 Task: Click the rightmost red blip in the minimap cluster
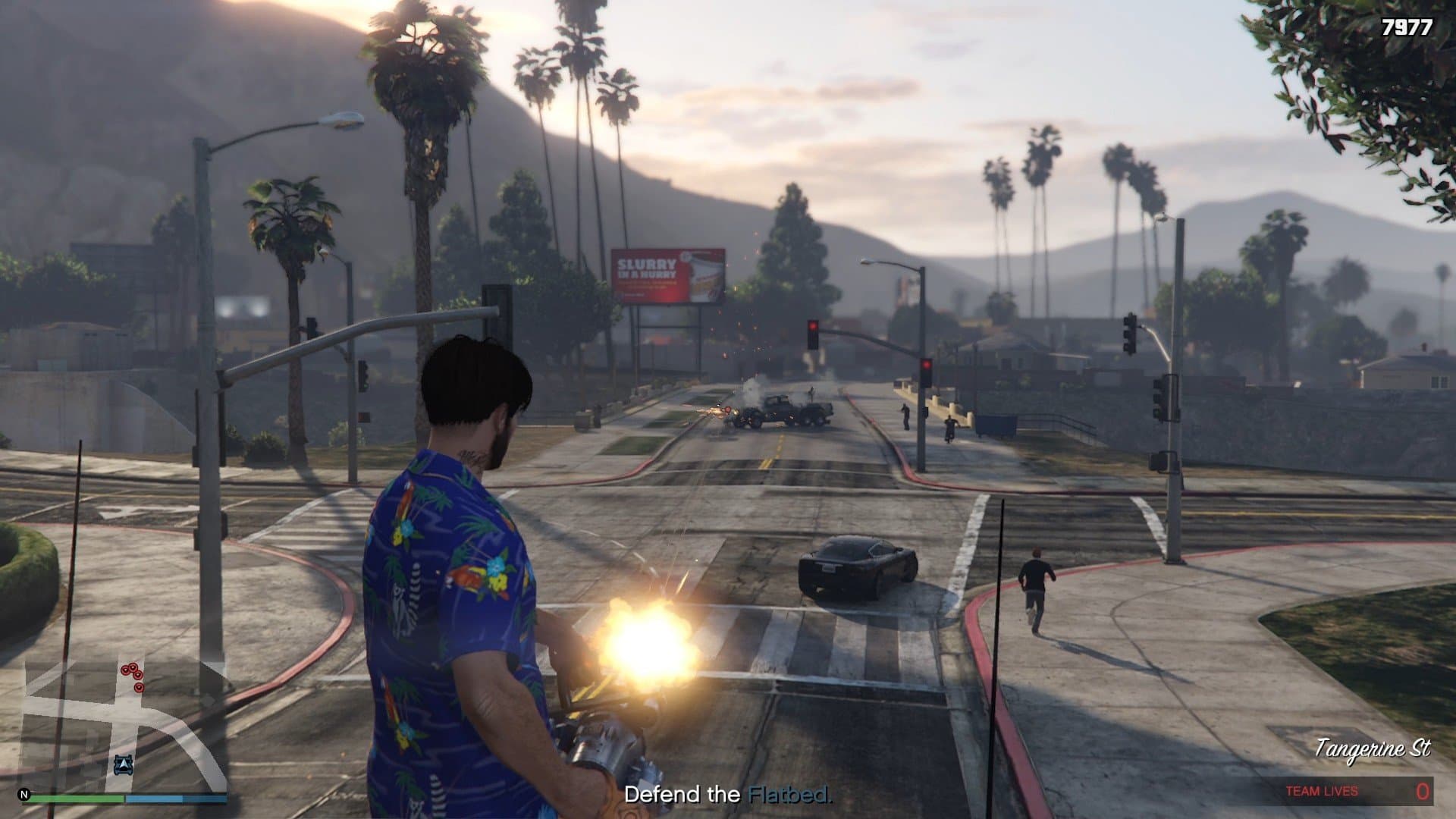pyautogui.click(x=138, y=675)
